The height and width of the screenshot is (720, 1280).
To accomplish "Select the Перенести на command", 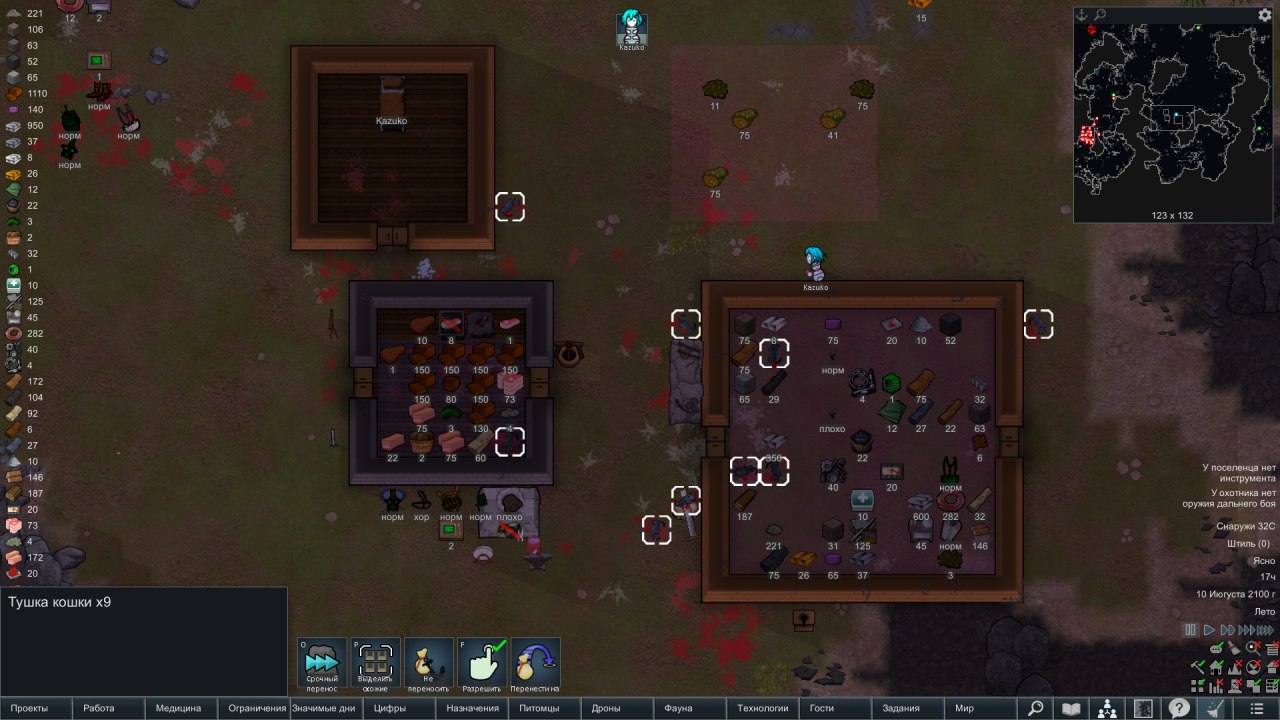I will 535,664.
